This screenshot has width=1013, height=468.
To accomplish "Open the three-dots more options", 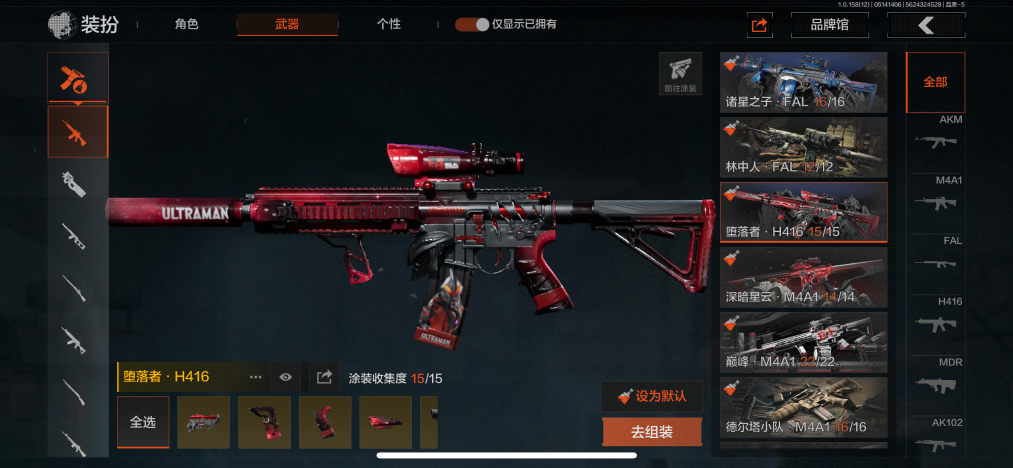I will (255, 377).
